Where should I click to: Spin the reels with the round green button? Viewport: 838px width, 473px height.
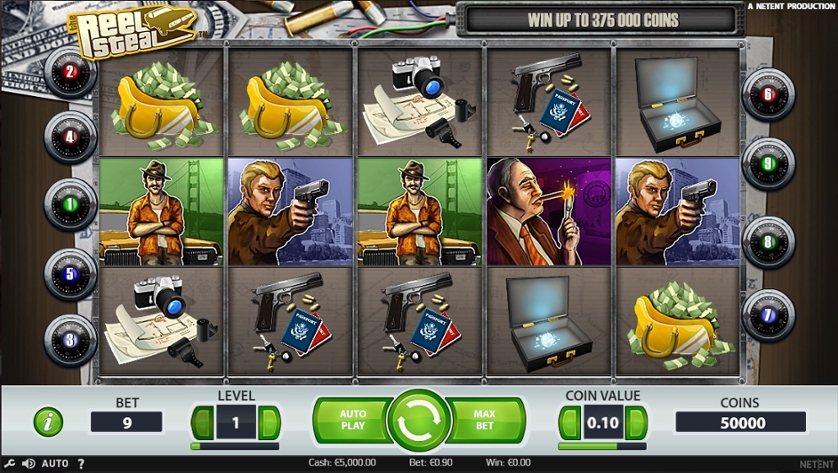tap(419, 420)
